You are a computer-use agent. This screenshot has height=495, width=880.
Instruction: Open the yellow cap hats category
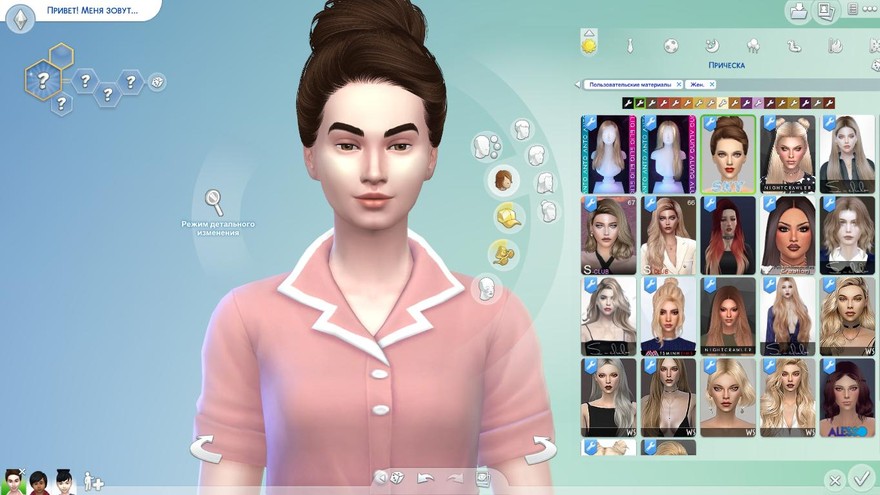pos(507,216)
